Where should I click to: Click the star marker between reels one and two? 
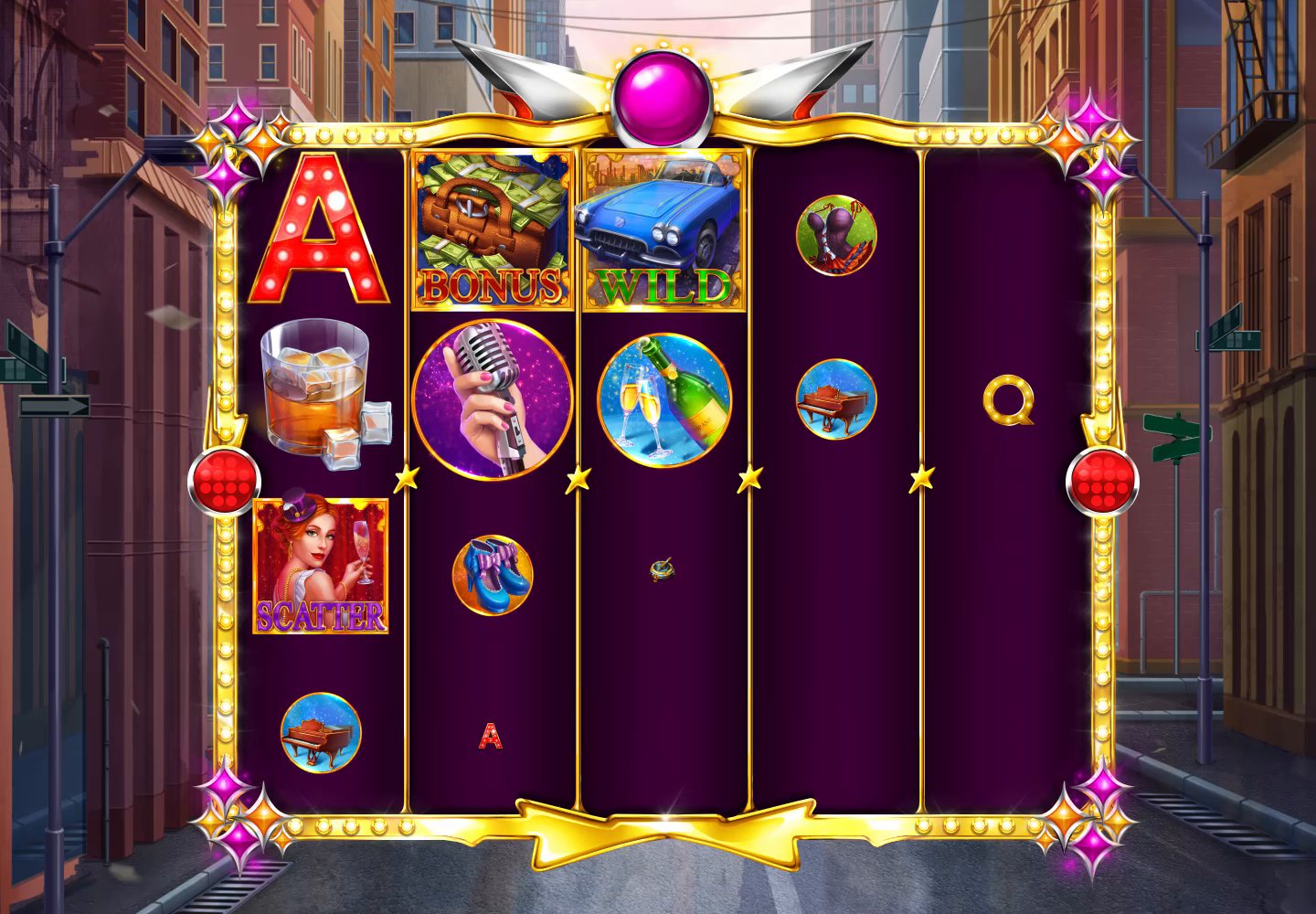(x=409, y=476)
